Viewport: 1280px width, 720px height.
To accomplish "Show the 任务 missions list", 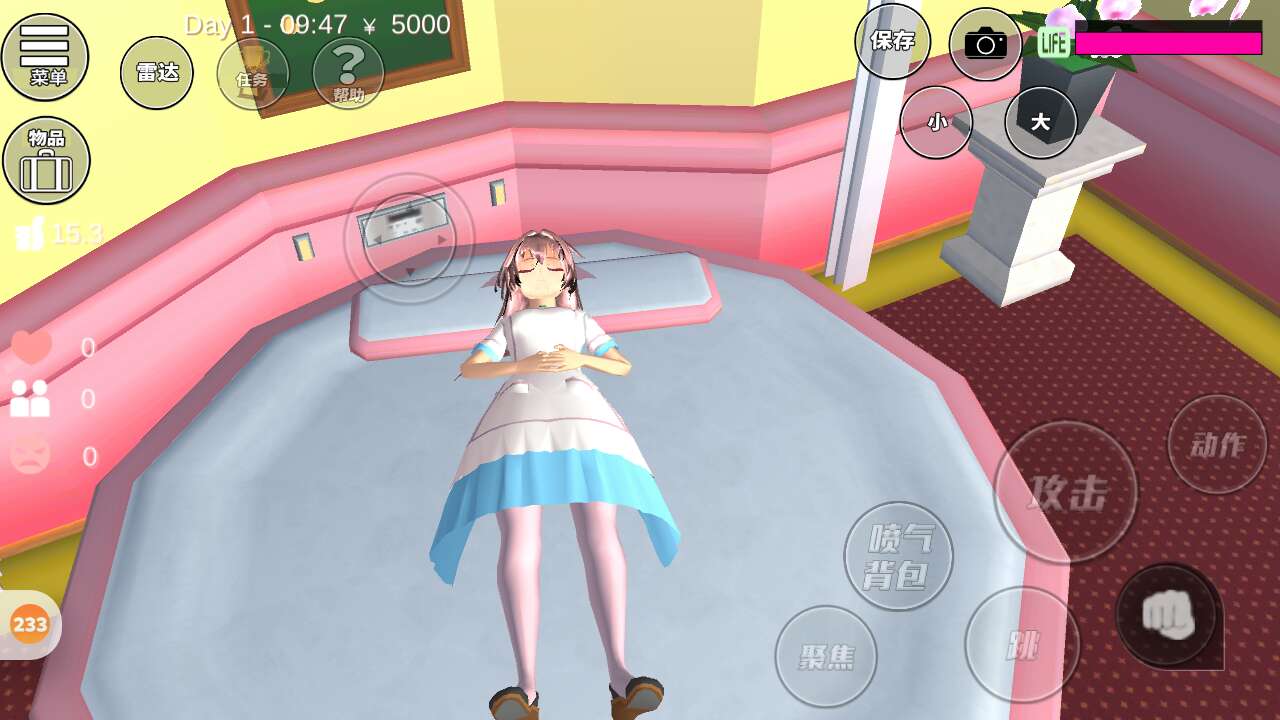I will (252, 74).
